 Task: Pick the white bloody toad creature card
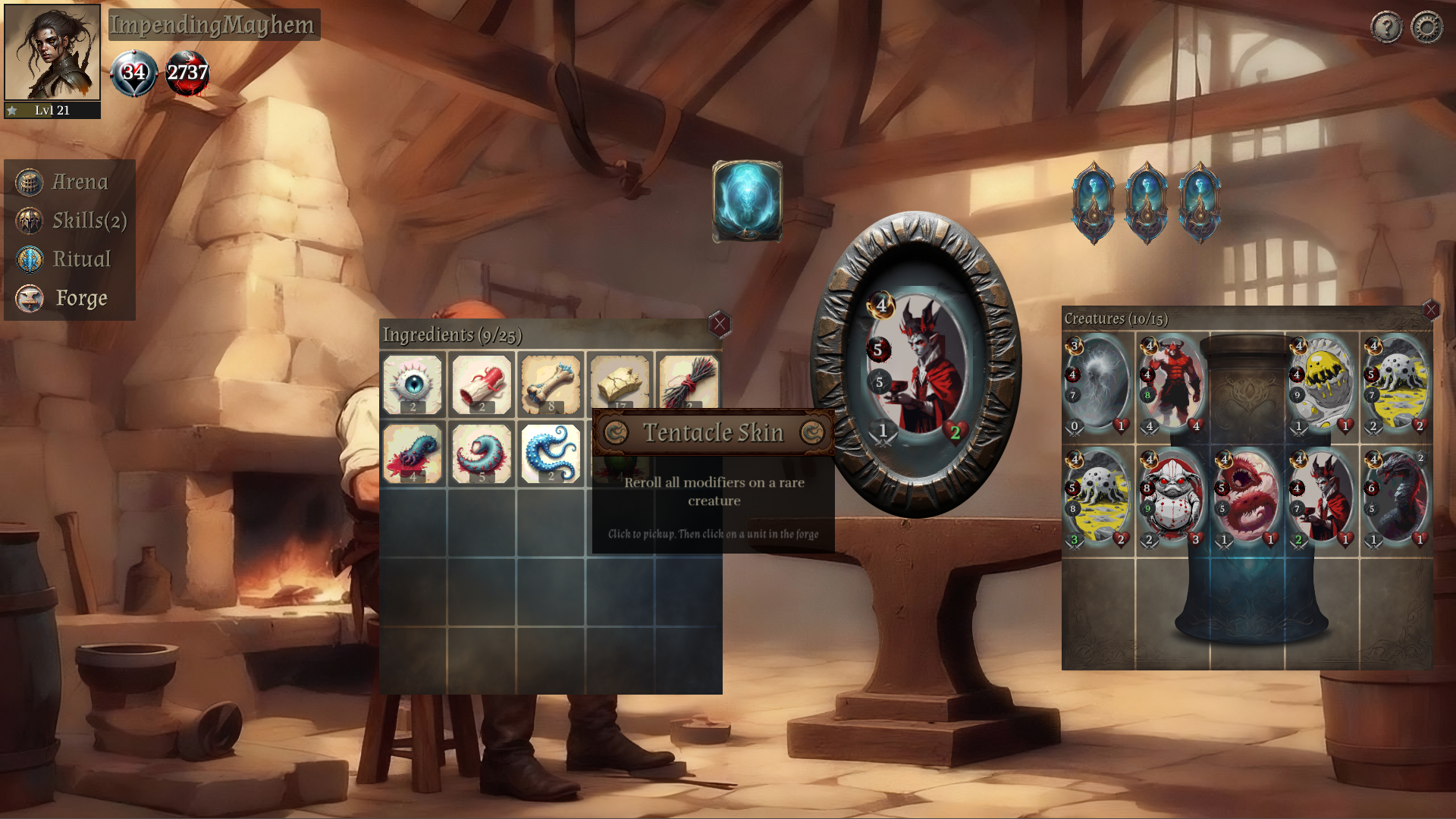coord(1172,498)
